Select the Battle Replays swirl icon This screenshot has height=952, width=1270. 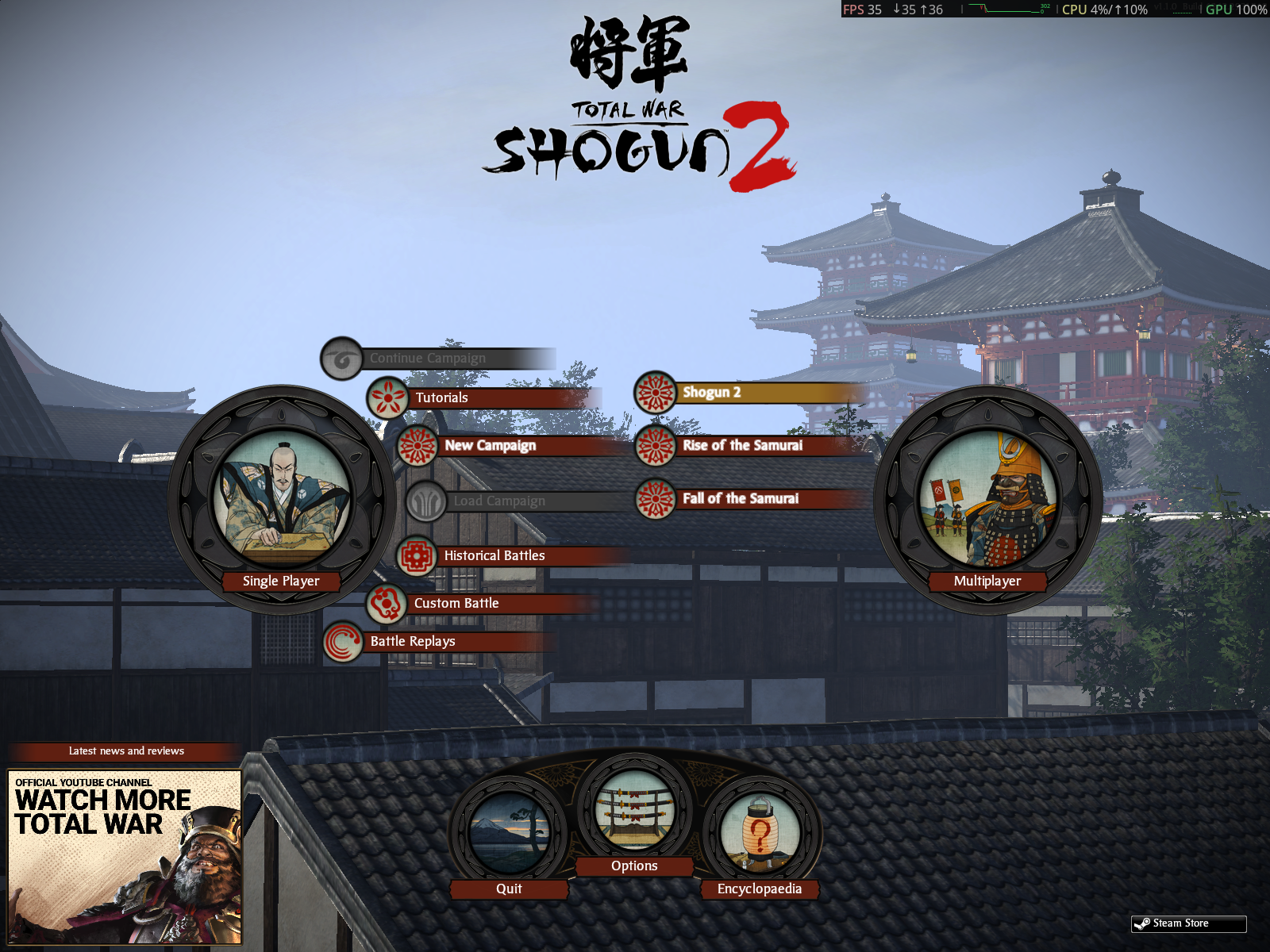tap(341, 641)
